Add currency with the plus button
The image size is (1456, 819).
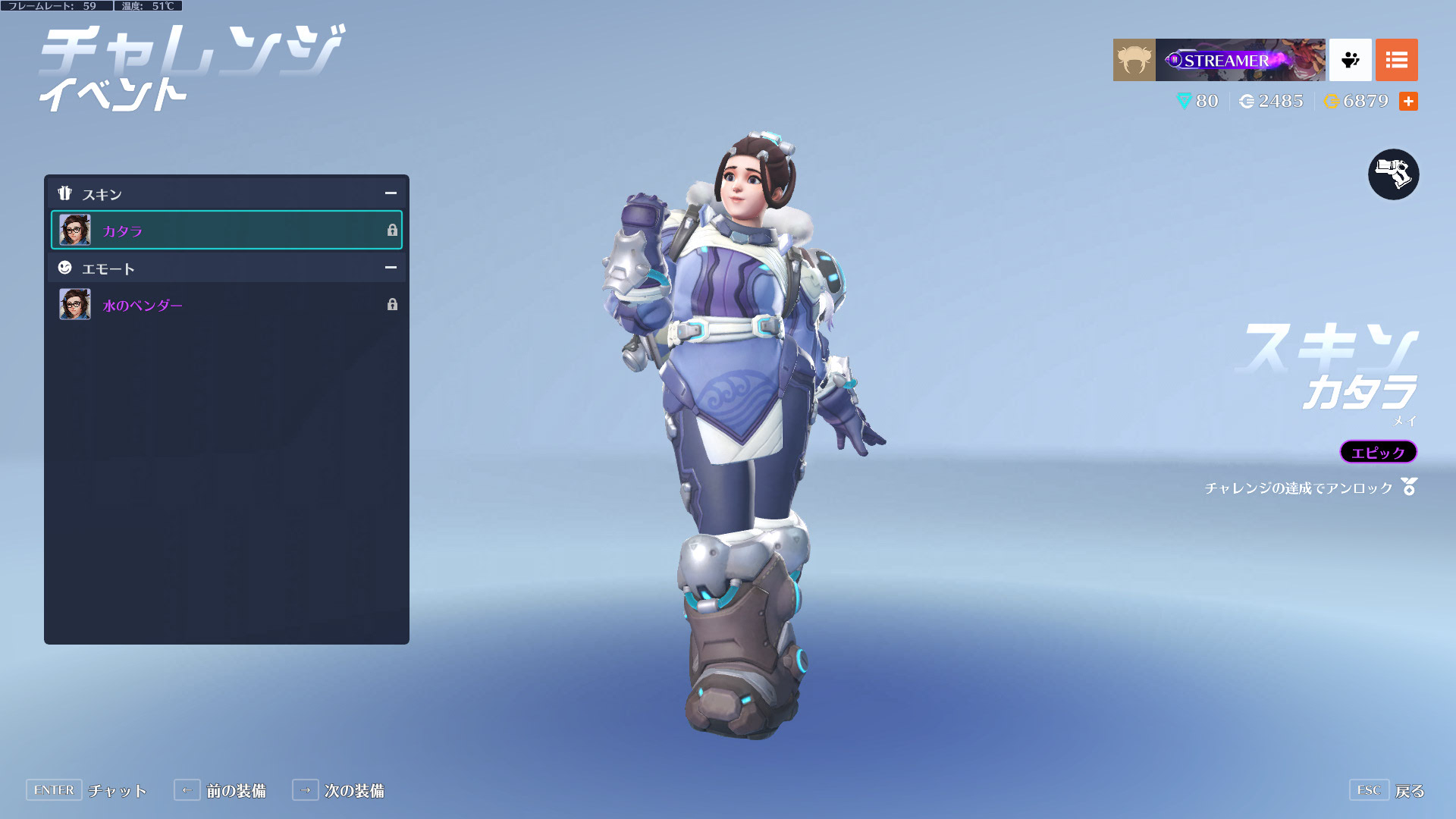tap(1408, 102)
